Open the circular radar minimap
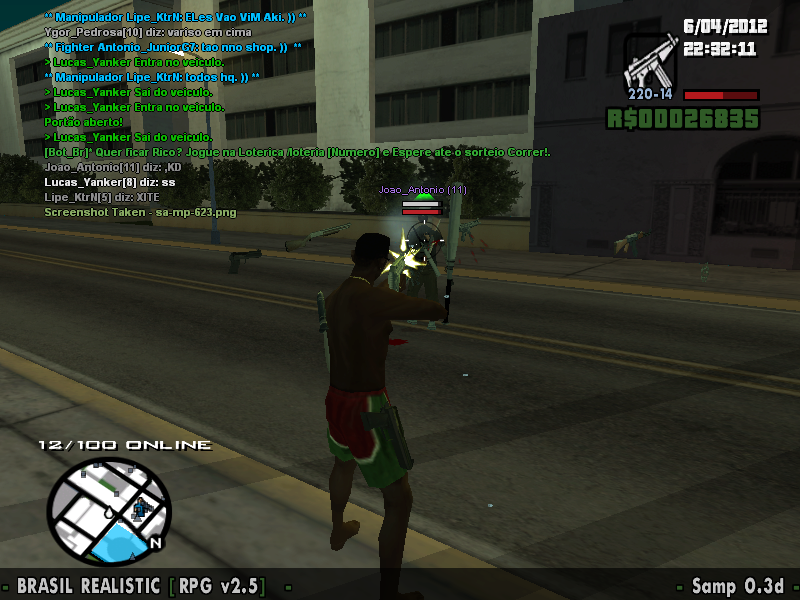The width and height of the screenshot is (800, 600). (x=108, y=510)
